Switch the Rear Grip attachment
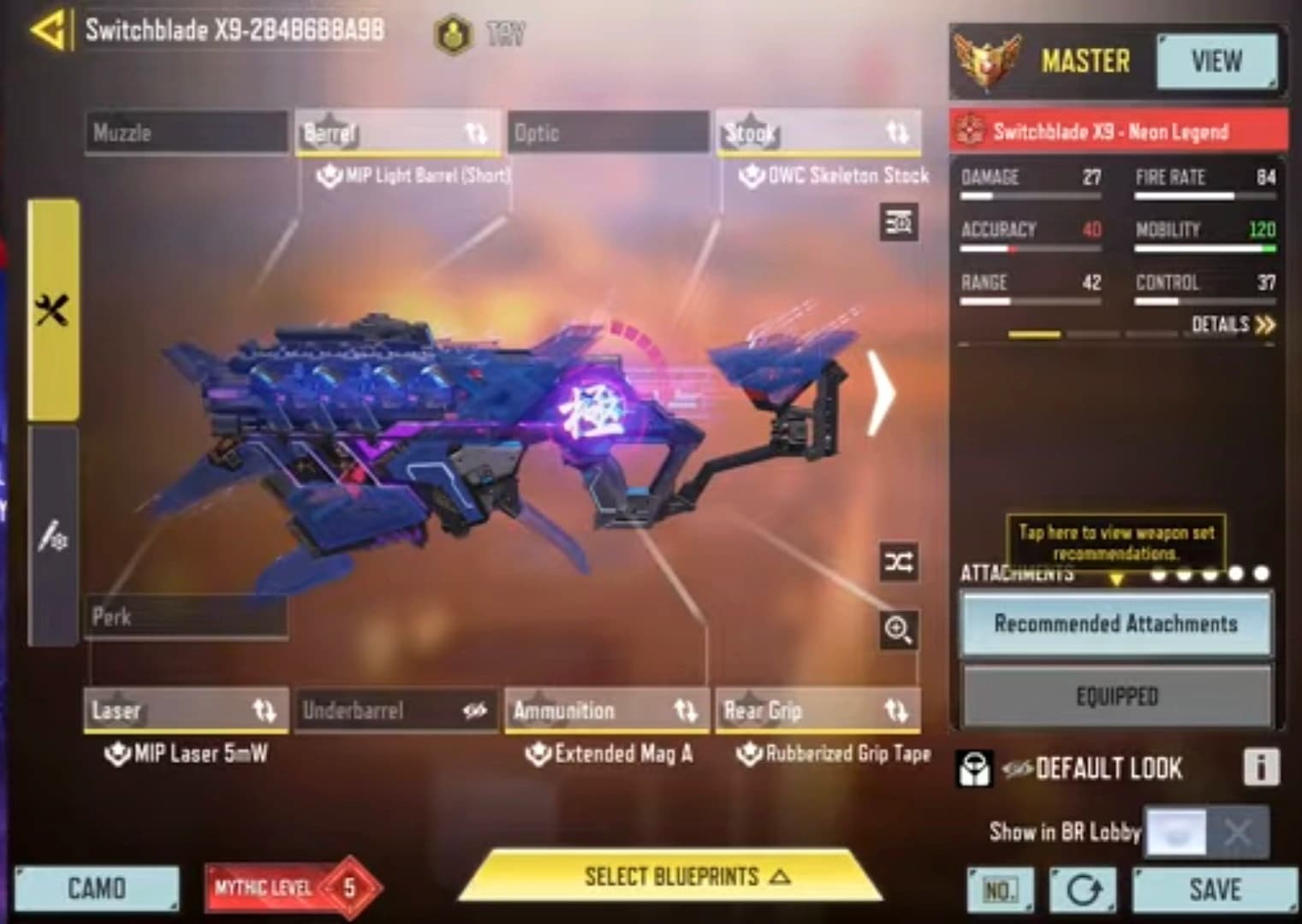The height and width of the screenshot is (924, 1302). tap(817, 710)
